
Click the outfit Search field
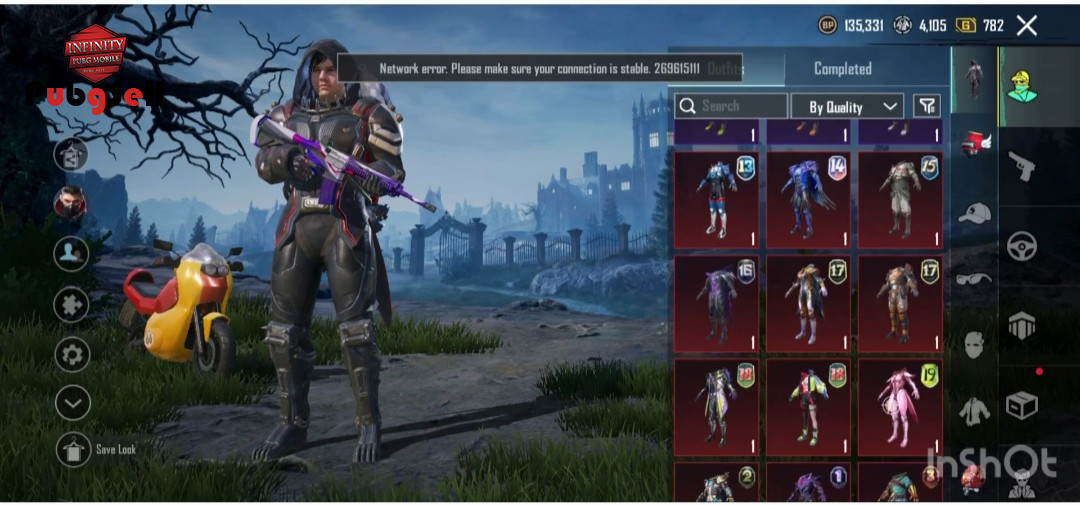click(731, 106)
